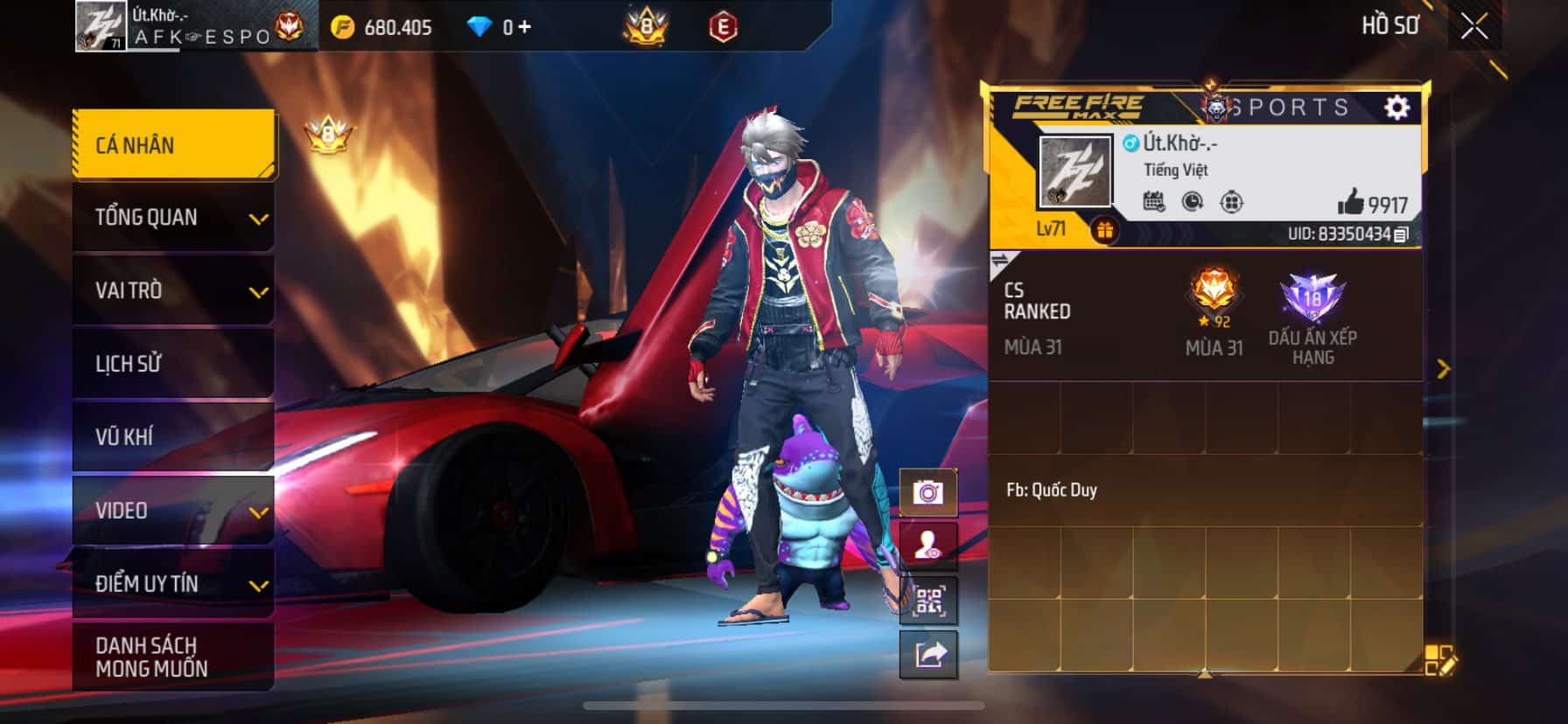The image size is (1568, 724).
Task: Open DANH SÁCH MONG MUỐN wishlist
Action: [x=173, y=657]
